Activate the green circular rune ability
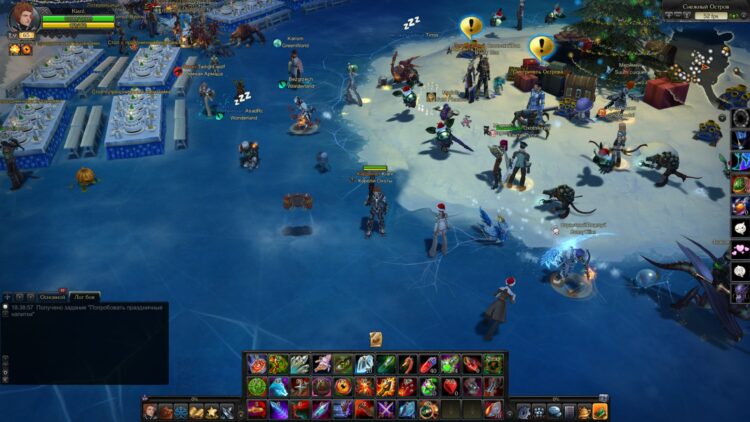750x422 pixels. click(256, 386)
